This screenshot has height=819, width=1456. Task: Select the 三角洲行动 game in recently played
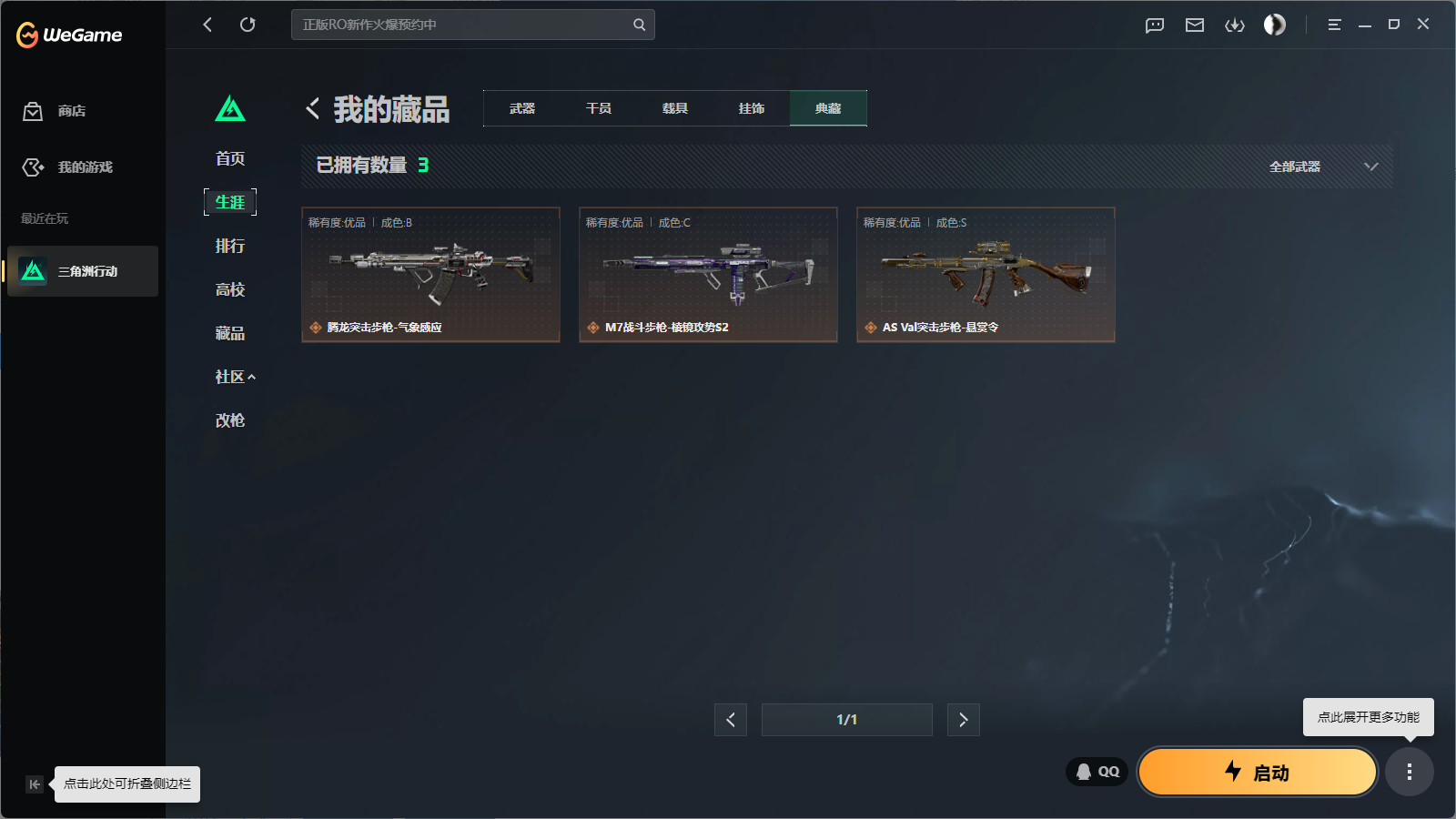pos(83,271)
